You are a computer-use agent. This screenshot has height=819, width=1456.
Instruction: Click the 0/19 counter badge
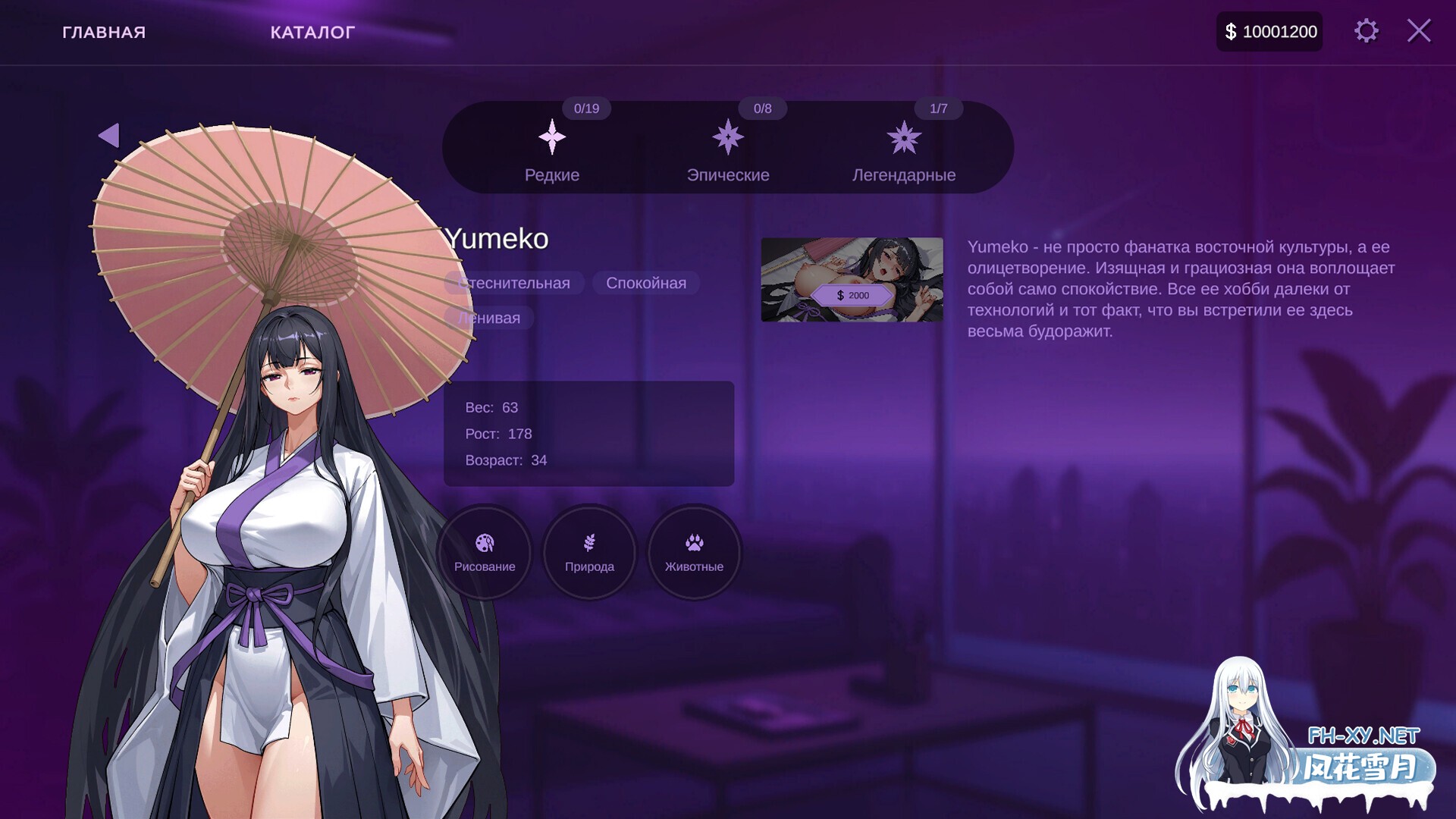585,108
